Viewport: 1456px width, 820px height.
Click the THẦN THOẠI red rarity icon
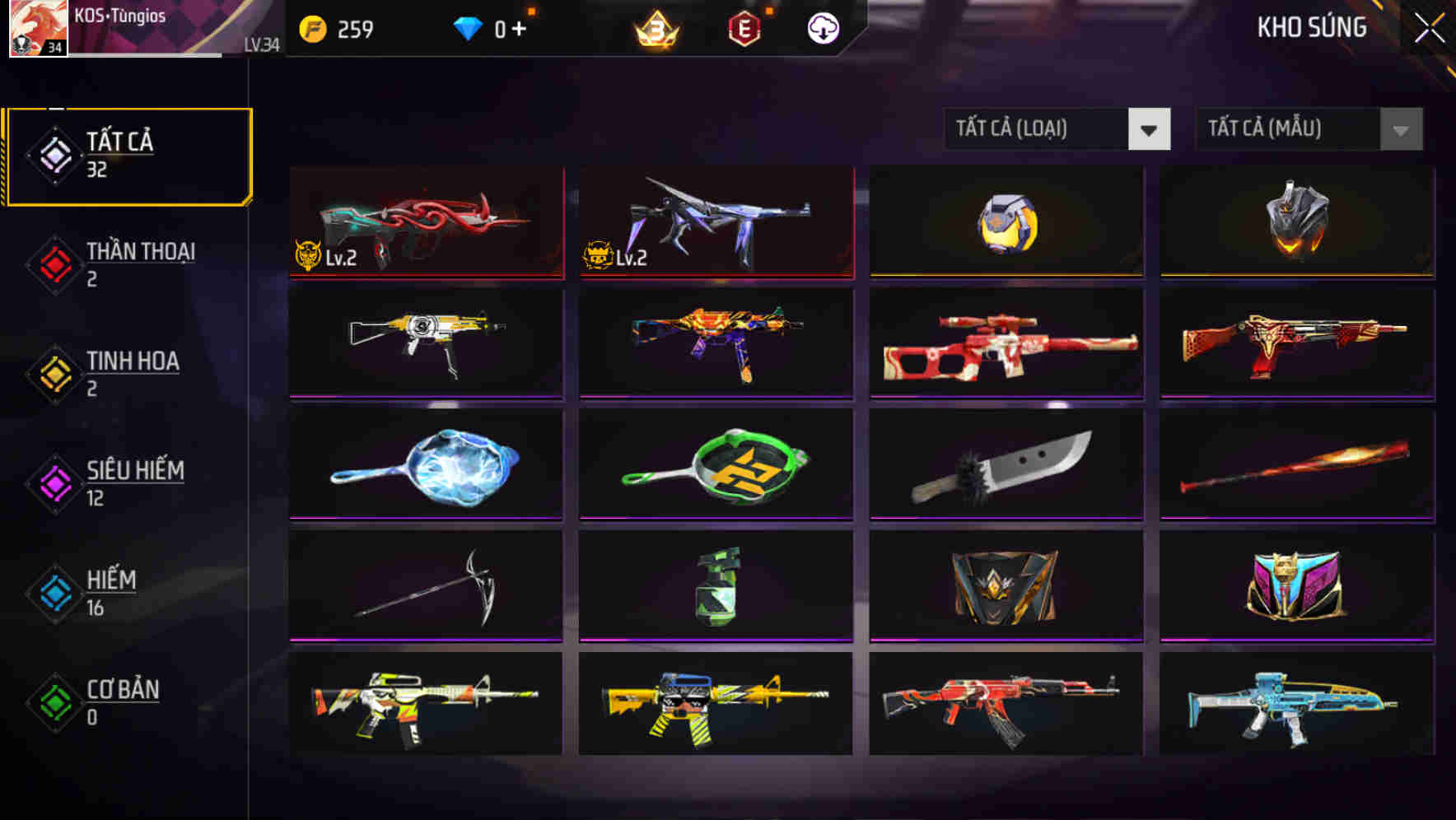pyautogui.click(x=52, y=262)
